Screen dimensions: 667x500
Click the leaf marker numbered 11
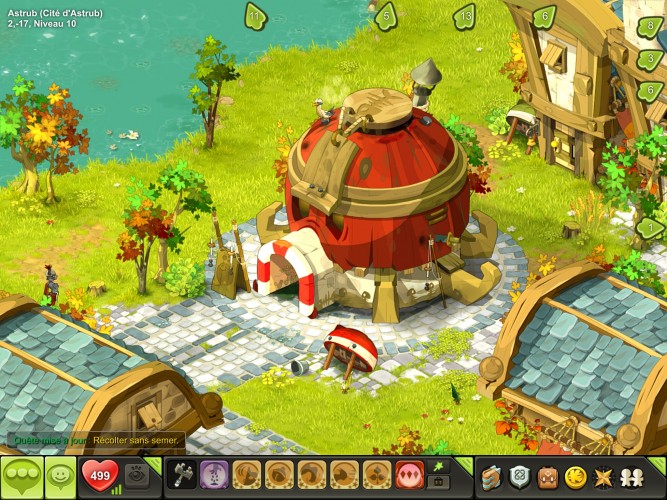coord(256,16)
